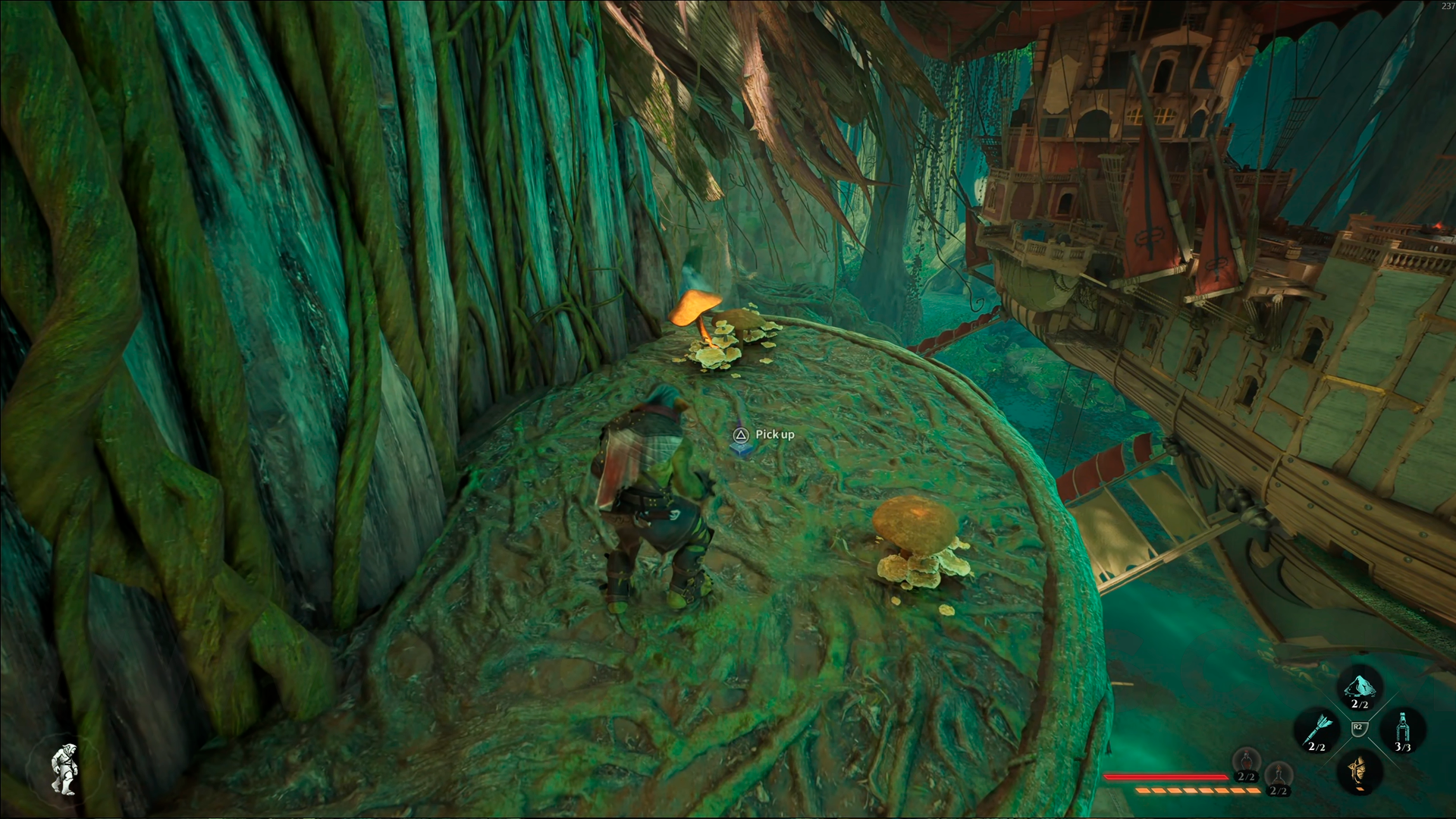
Task: Use the red health potion flask
Action: 1246,761
